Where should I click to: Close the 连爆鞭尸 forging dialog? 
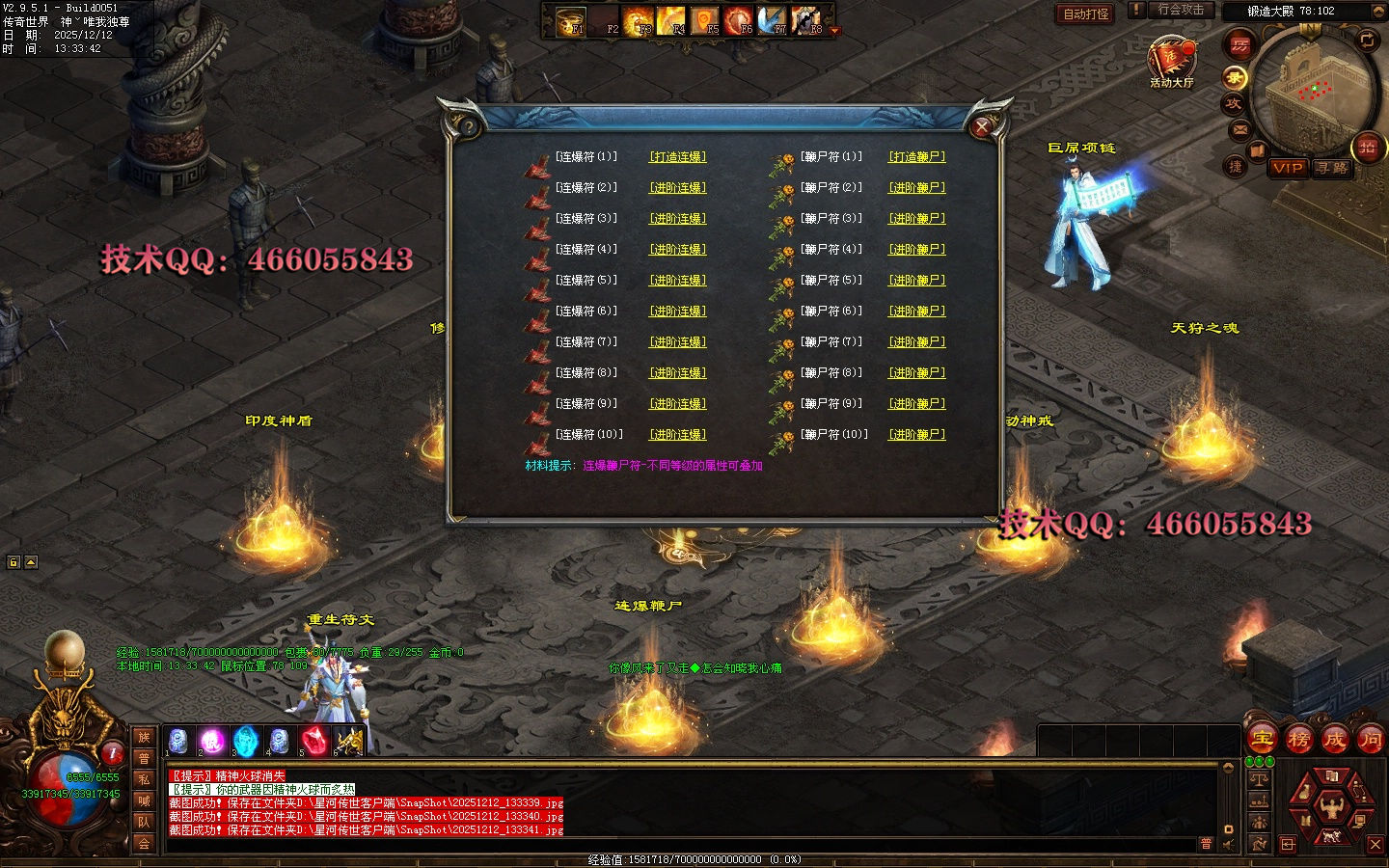coord(982,127)
